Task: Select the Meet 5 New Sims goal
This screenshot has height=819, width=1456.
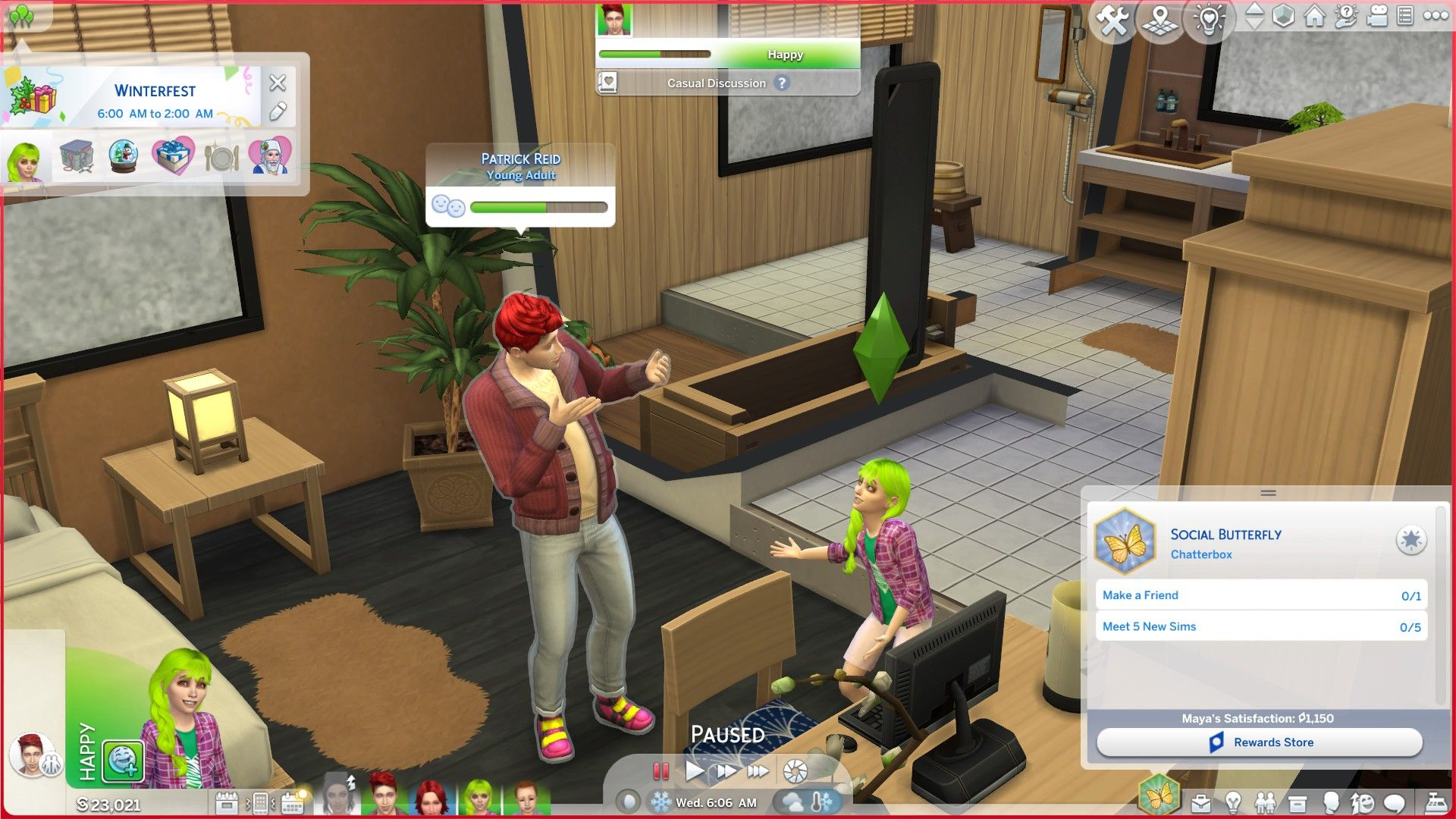Action: [1260, 626]
